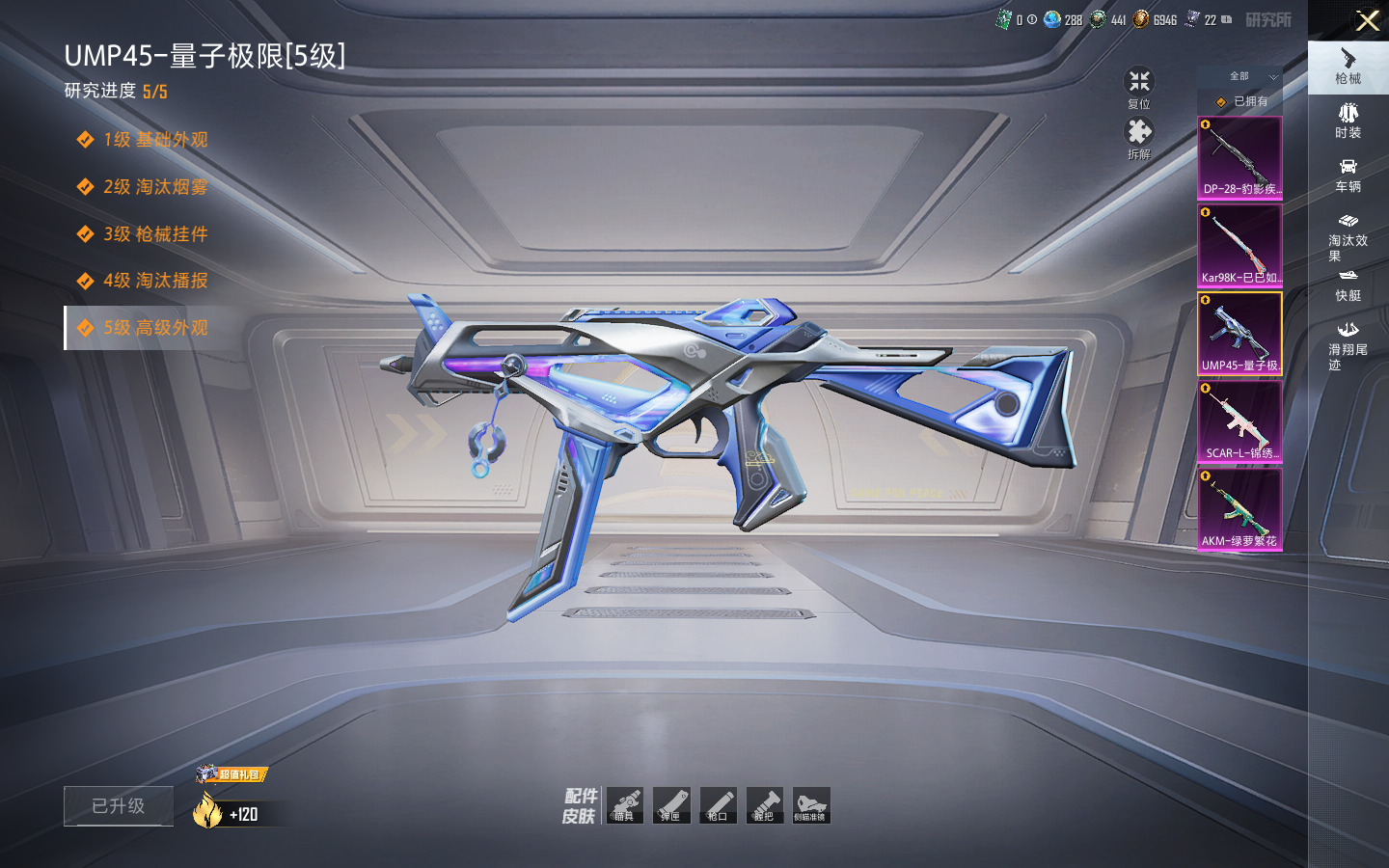Show level 4 淘汰播报 elimination broadcast
The height and width of the screenshot is (868, 1389).
(x=154, y=281)
